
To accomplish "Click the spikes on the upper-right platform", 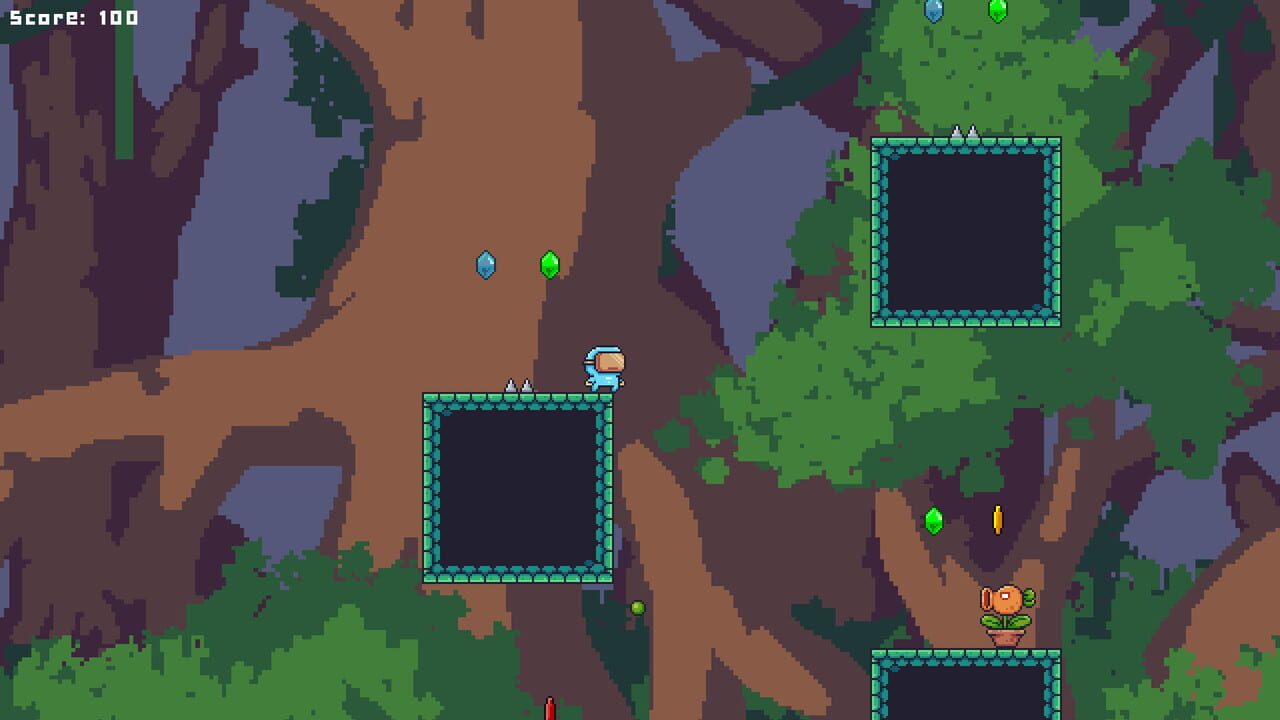I will (965, 130).
